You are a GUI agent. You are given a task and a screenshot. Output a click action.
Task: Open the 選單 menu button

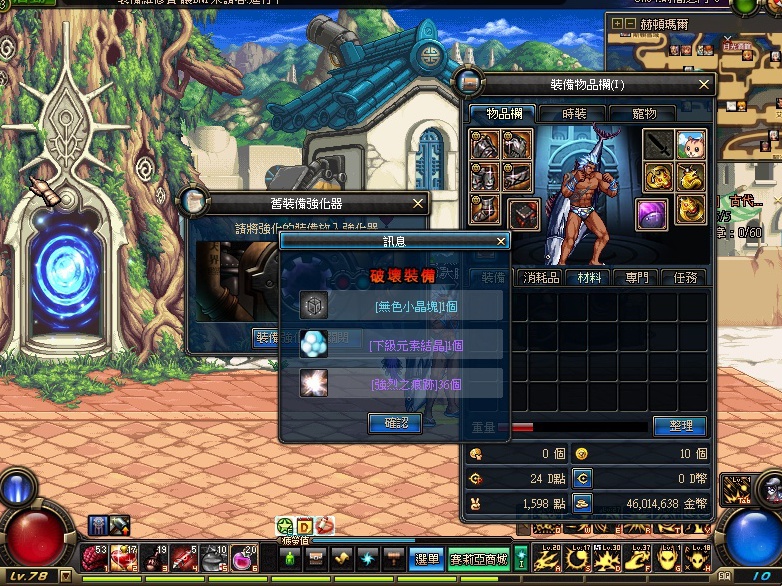[427, 559]
